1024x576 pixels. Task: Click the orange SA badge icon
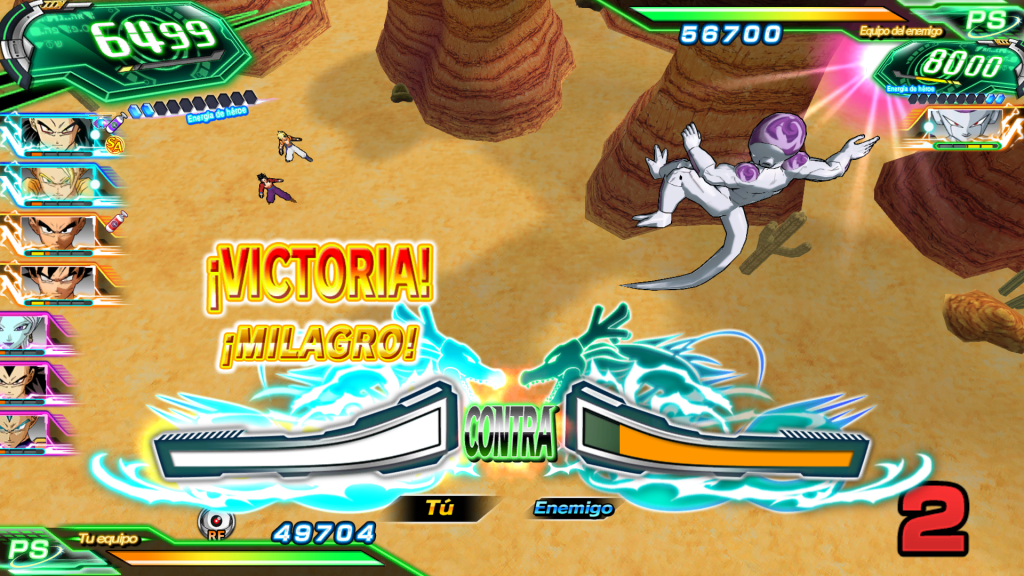click(x=115, y=145)
